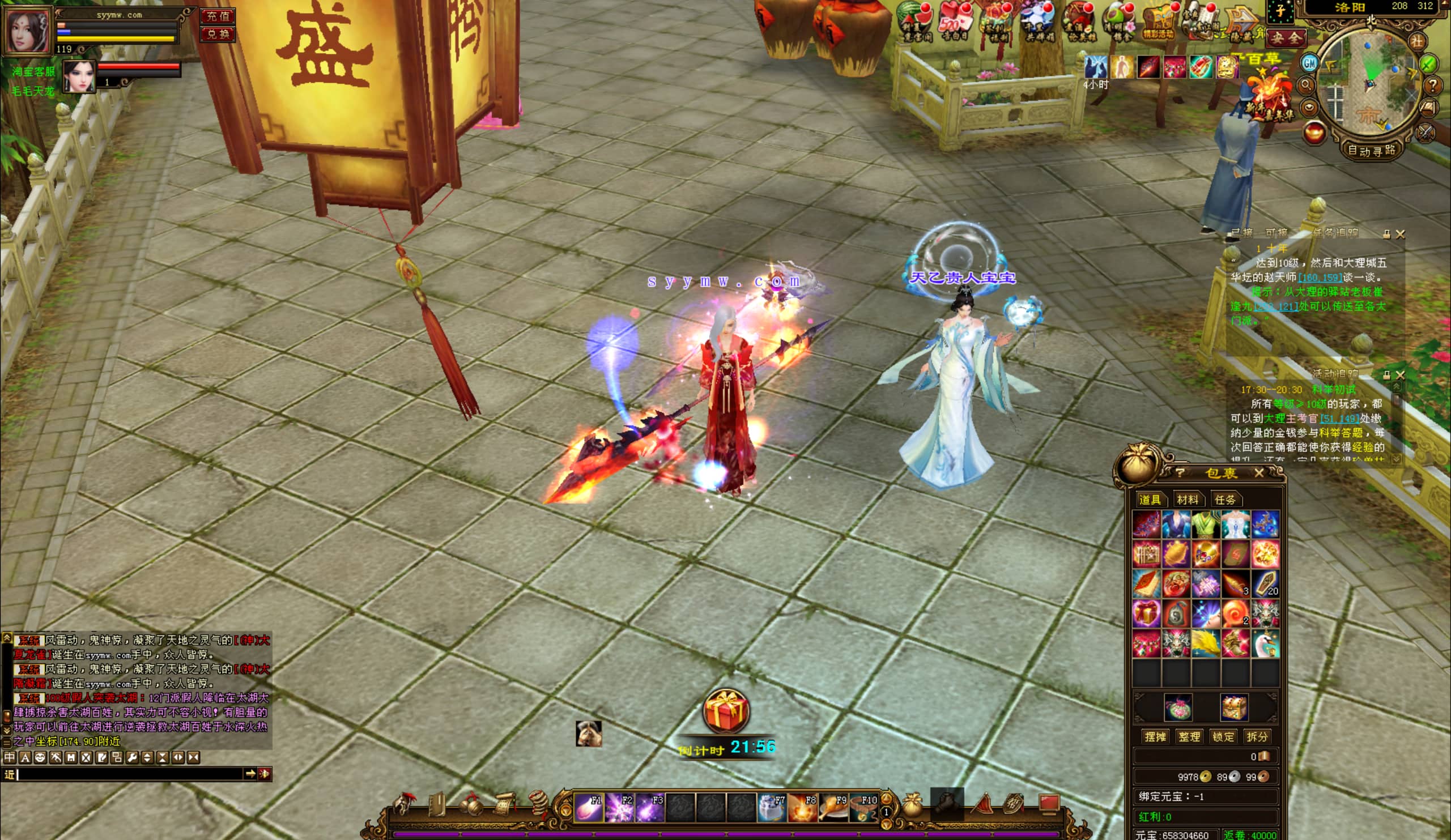
Task: Select the white swan item in bag
Action: (x=1265, y=643)
